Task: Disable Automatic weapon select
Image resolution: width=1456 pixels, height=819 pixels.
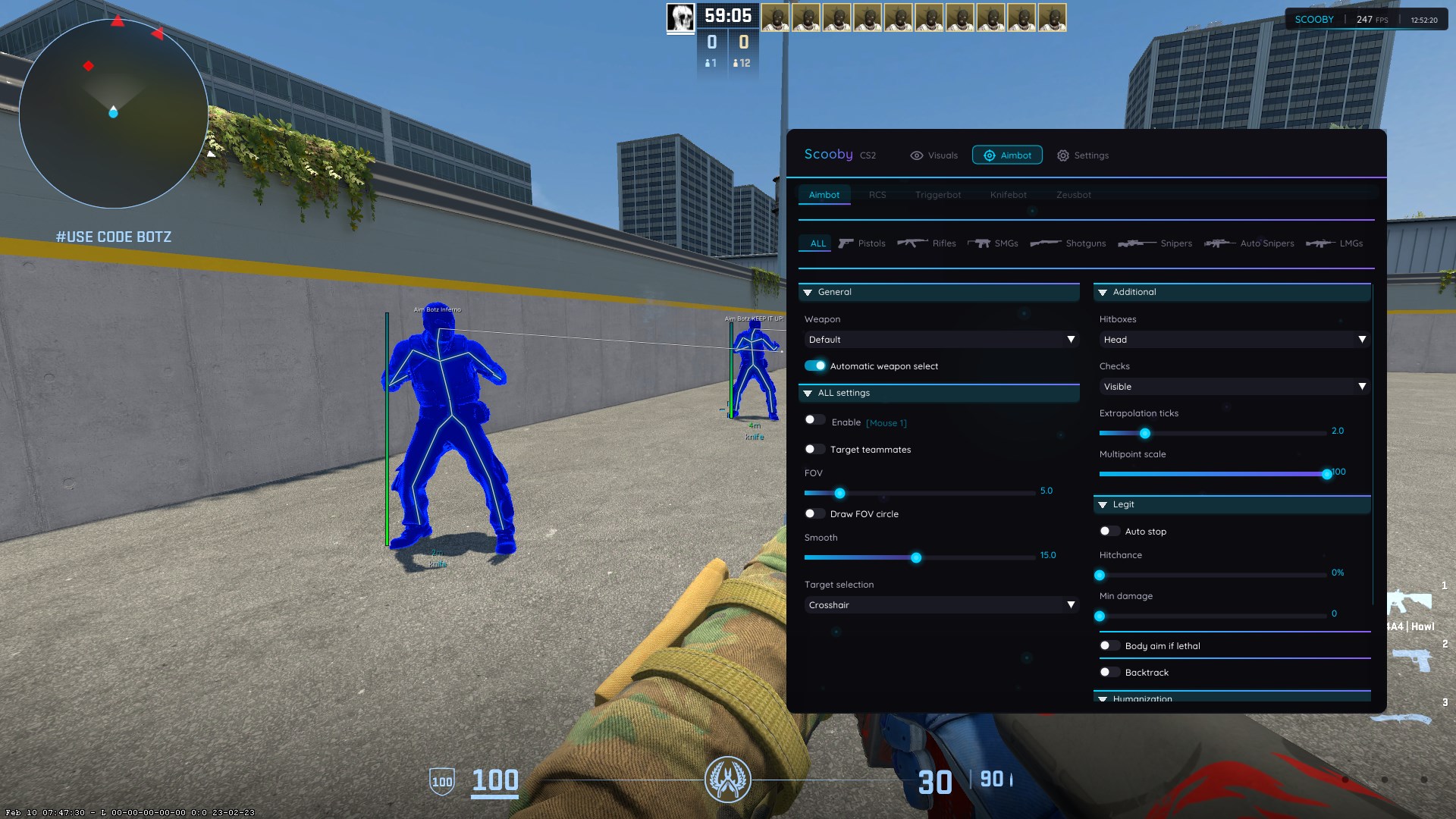Action: click(815, 366)
